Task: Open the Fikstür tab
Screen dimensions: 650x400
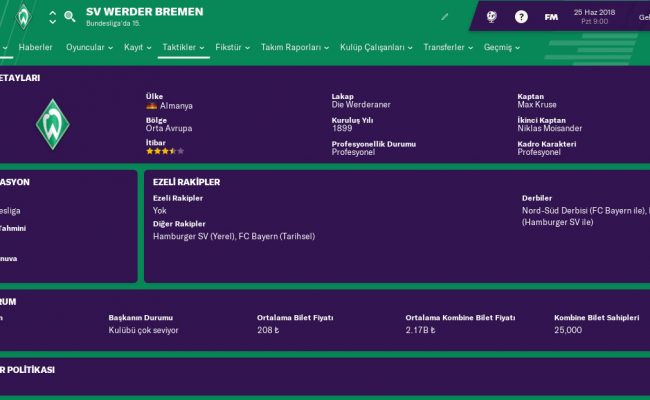Action: tap(232, 48)
